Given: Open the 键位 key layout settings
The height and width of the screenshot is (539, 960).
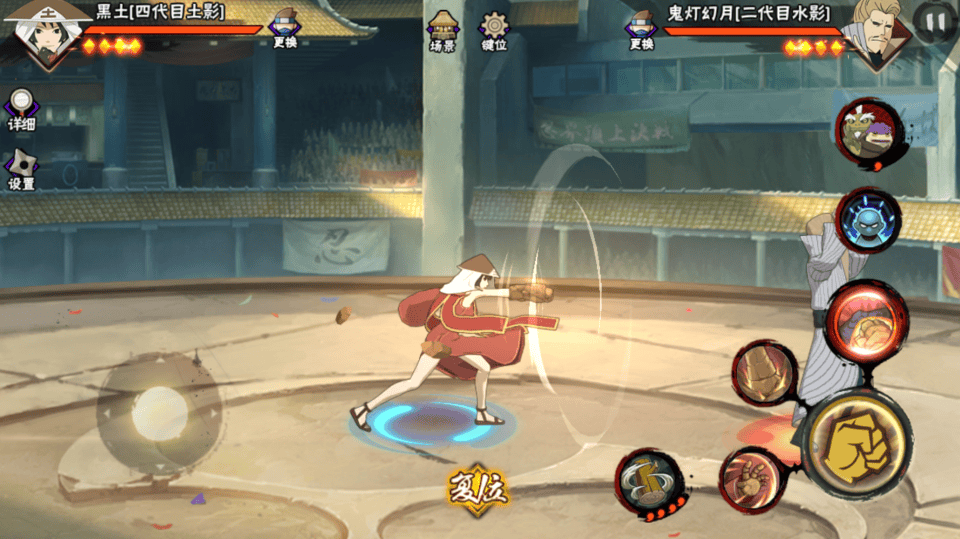Looking at the screenshot, I should 494,31.
